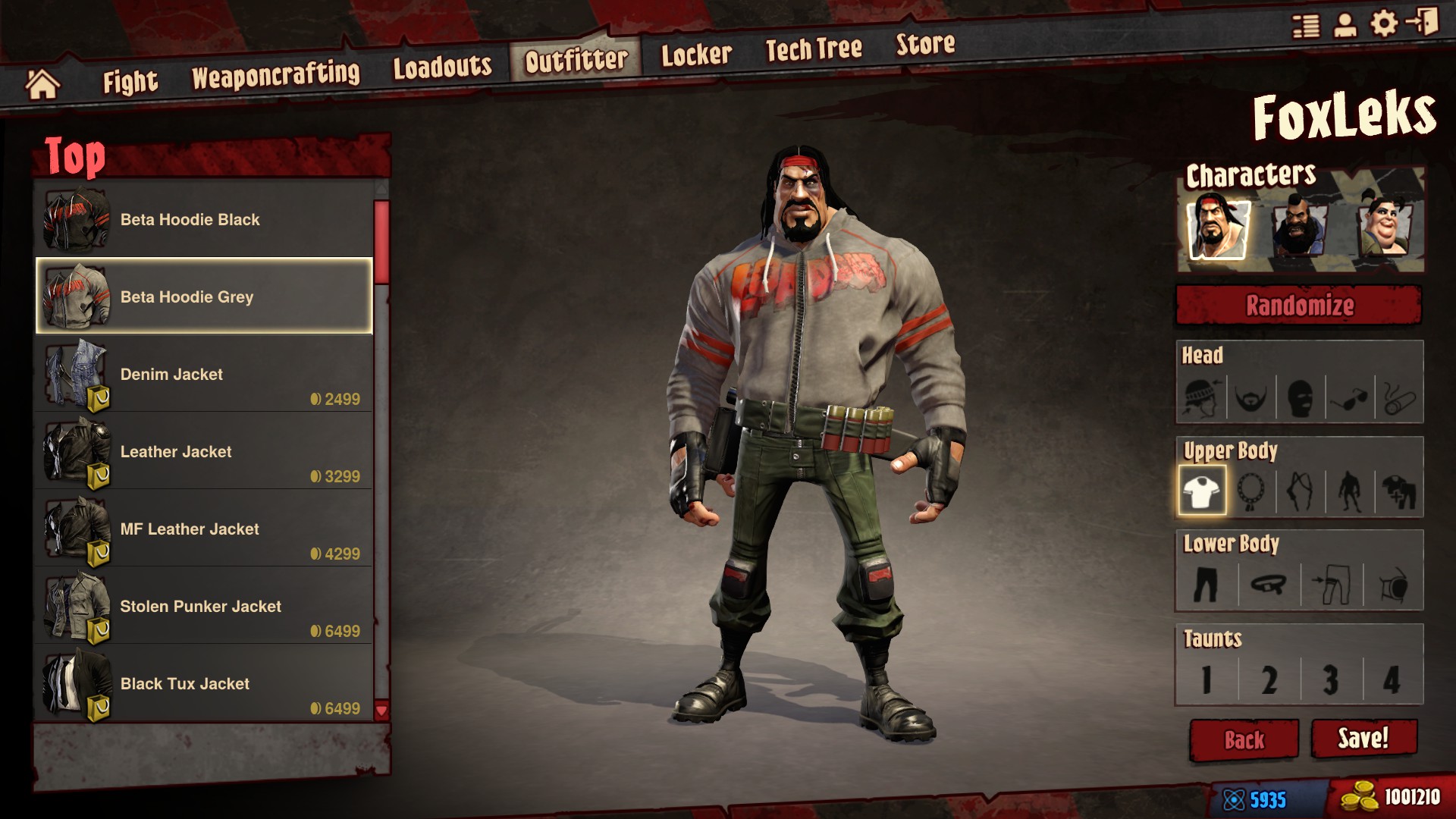This screenshot has width=1456, height=819.
Task: Select the first character portrait thumbnail
Action: pos(1217,225)
